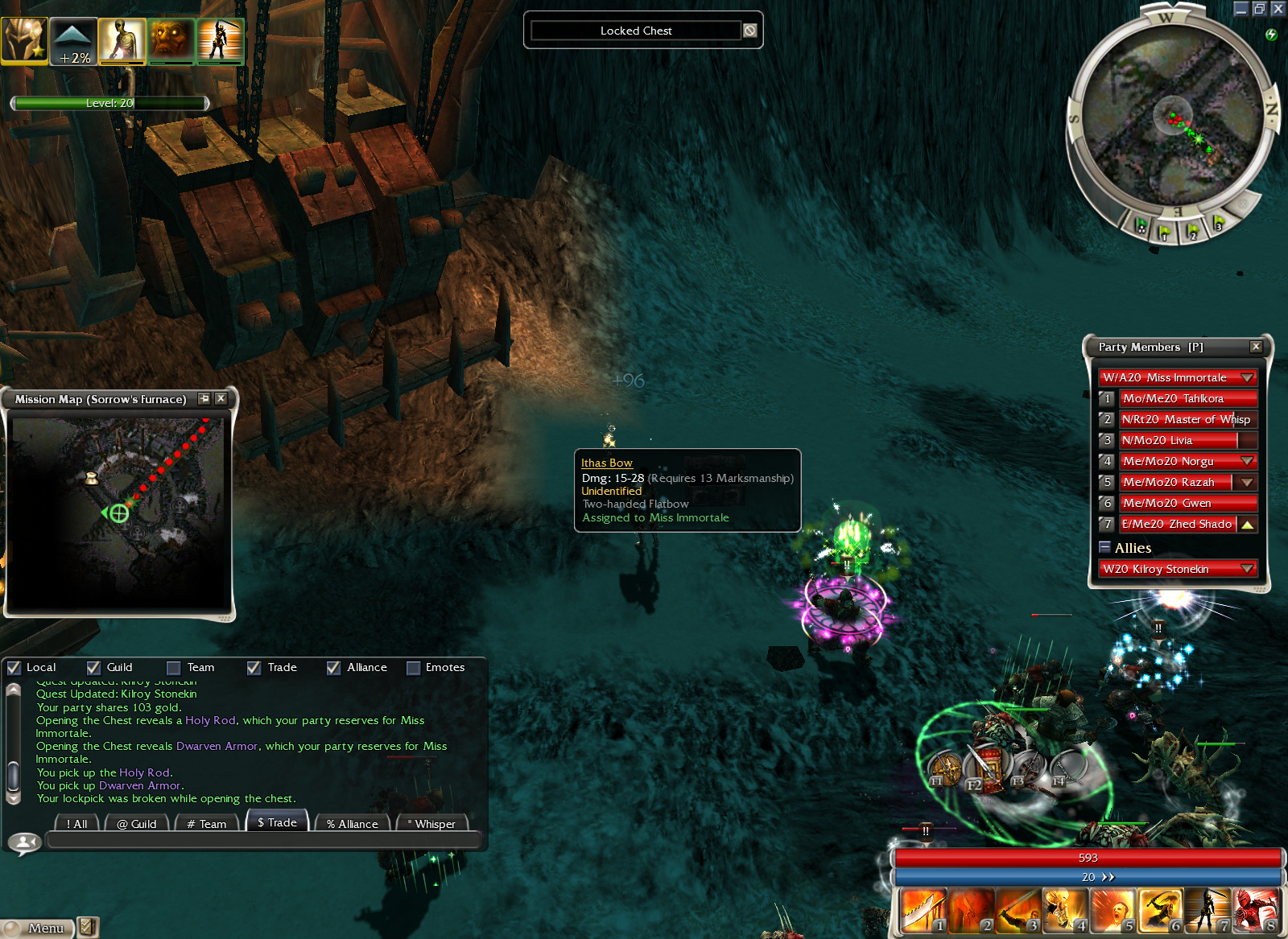This screenshot has height=939, width=1288.
Task: Open the Menu button
Action: (x=38, y=928)
